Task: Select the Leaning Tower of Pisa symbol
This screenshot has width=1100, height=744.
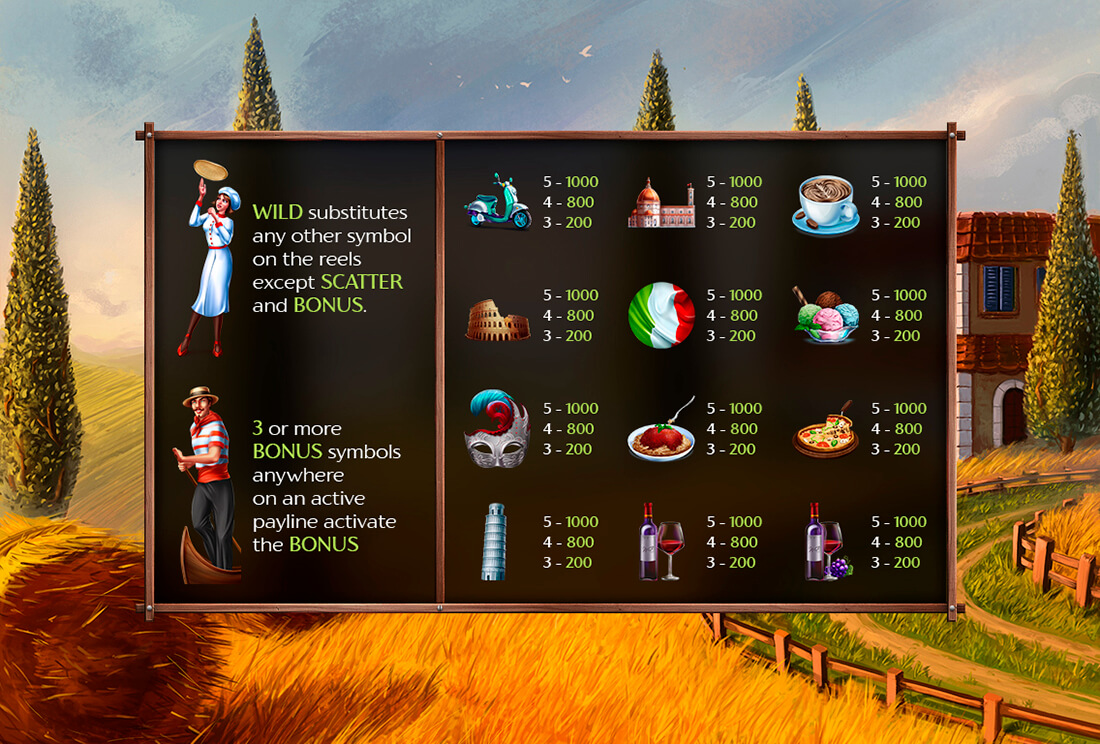Action: point(494,542)
